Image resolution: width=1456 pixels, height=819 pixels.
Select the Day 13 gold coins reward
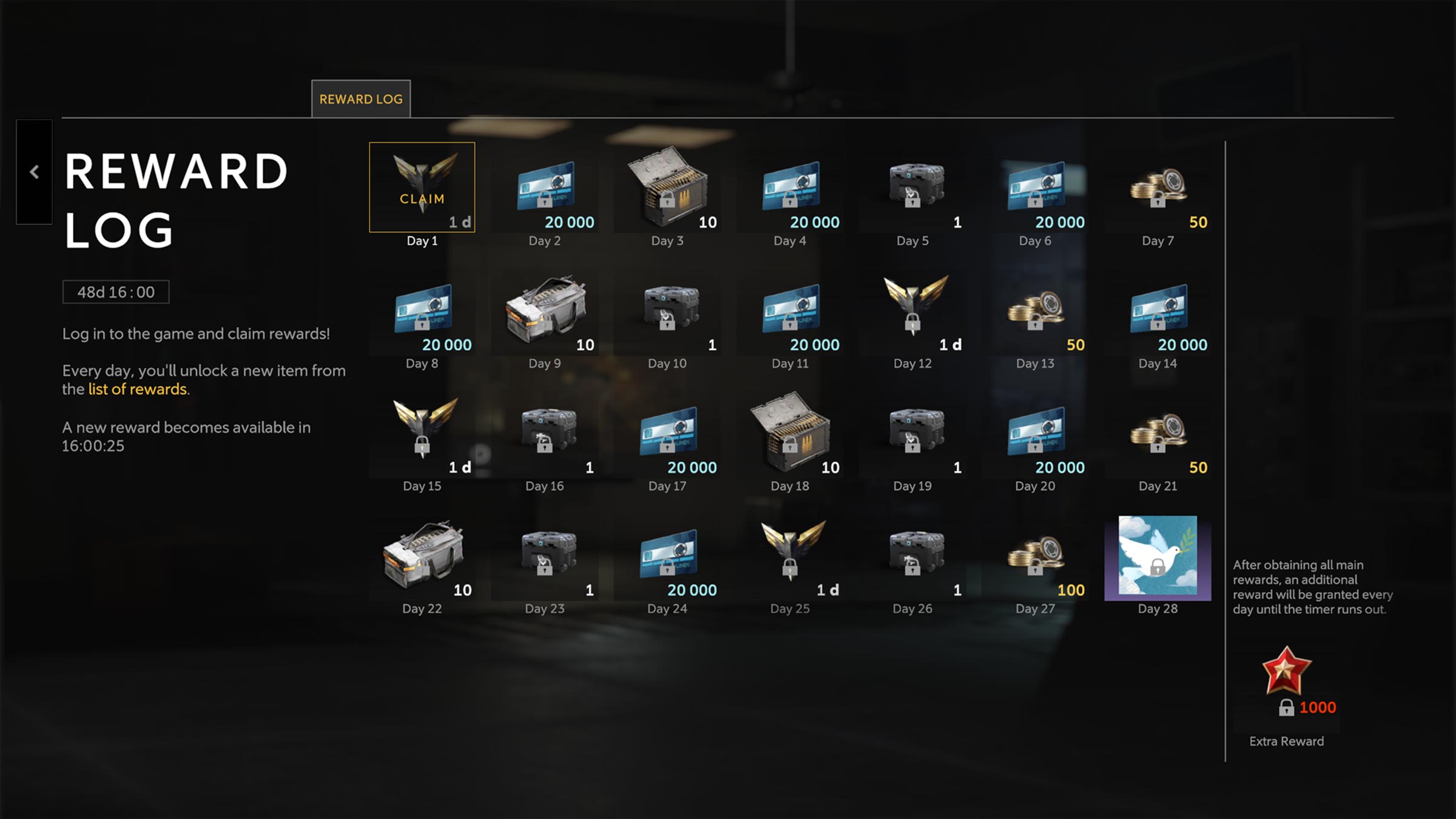pos(1035,311)
